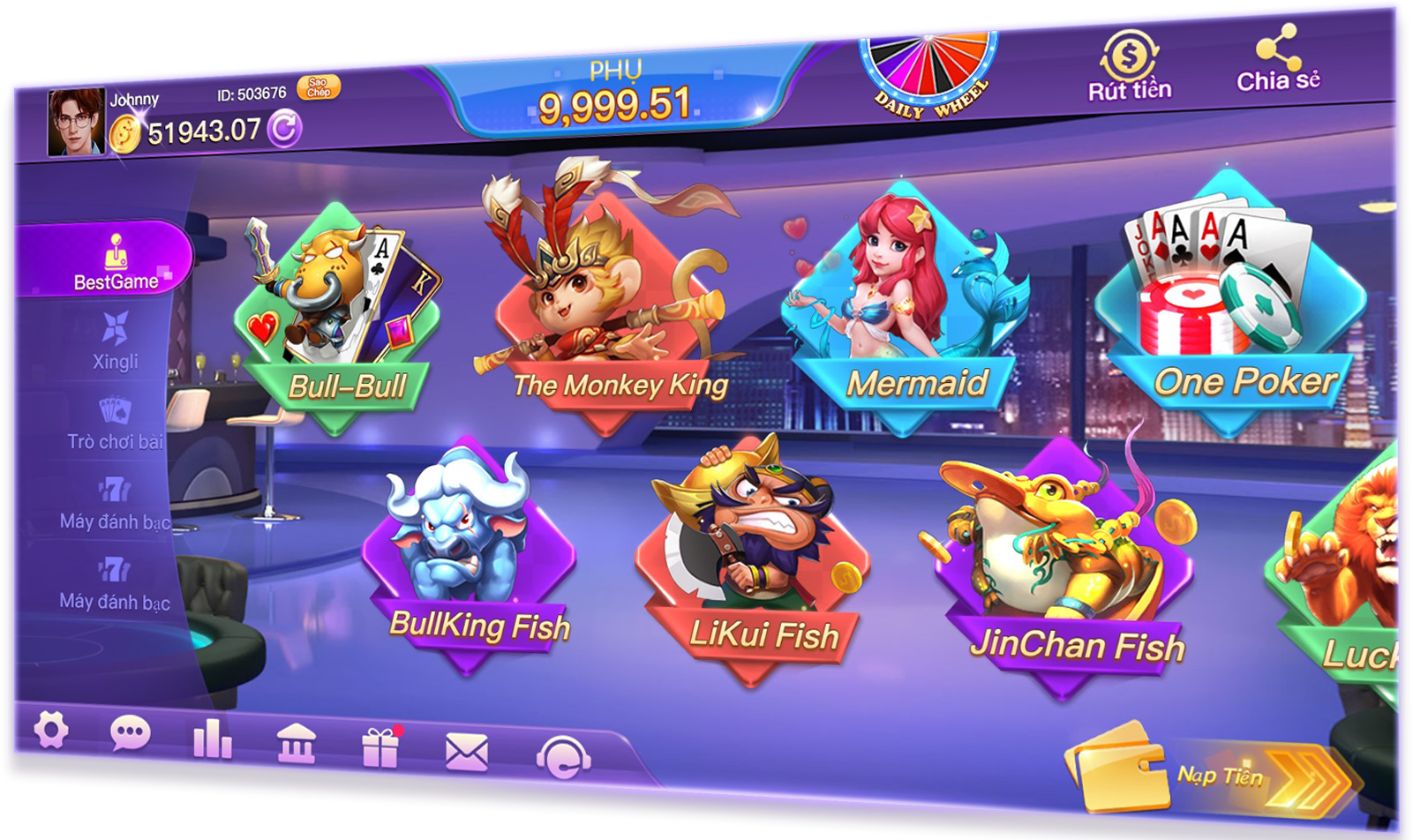Switch to the BestGame tab
The height and width of the screenshot is (840, 1413).
click(x=115, y=262)
